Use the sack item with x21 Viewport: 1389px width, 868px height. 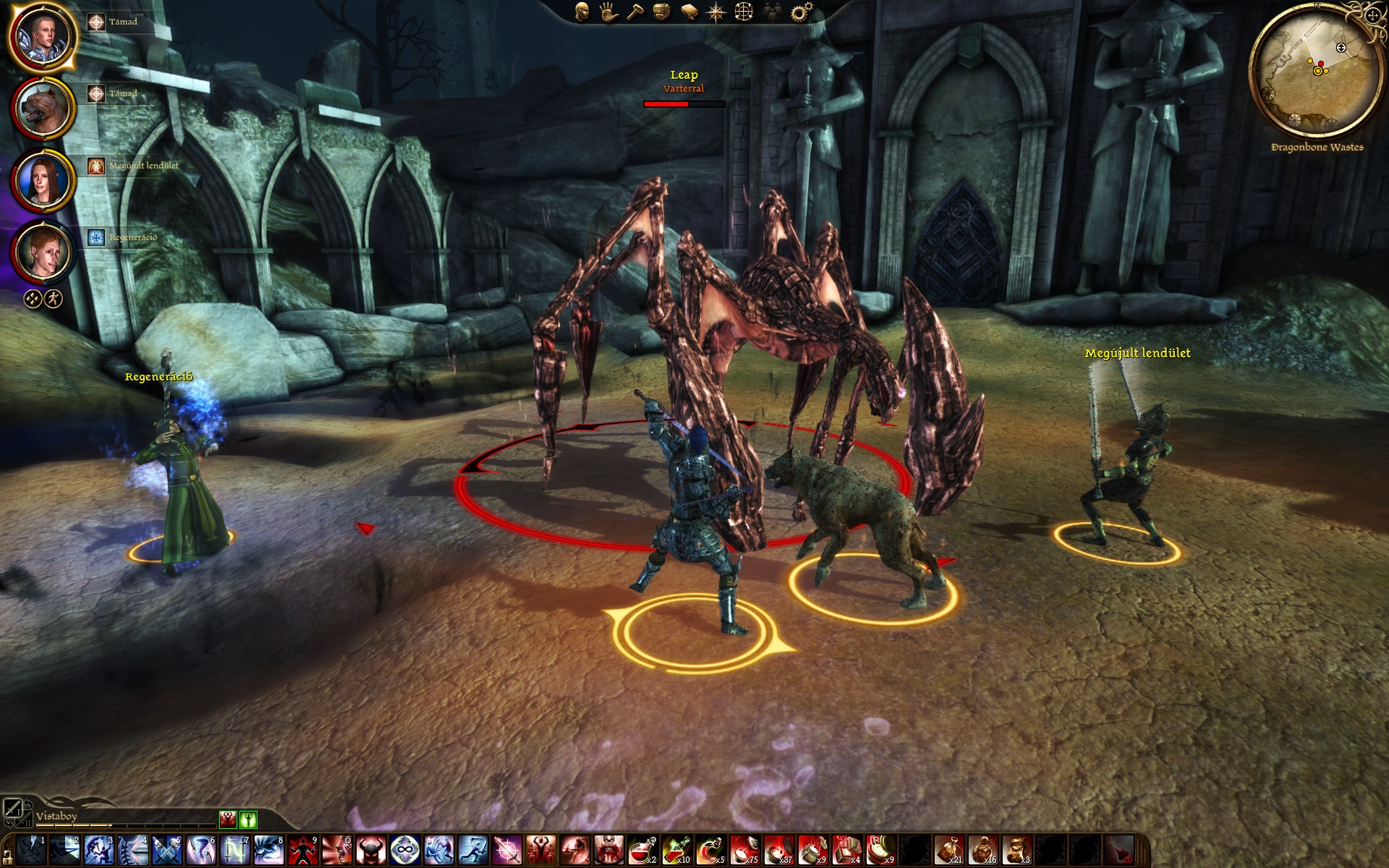(948, 851)
